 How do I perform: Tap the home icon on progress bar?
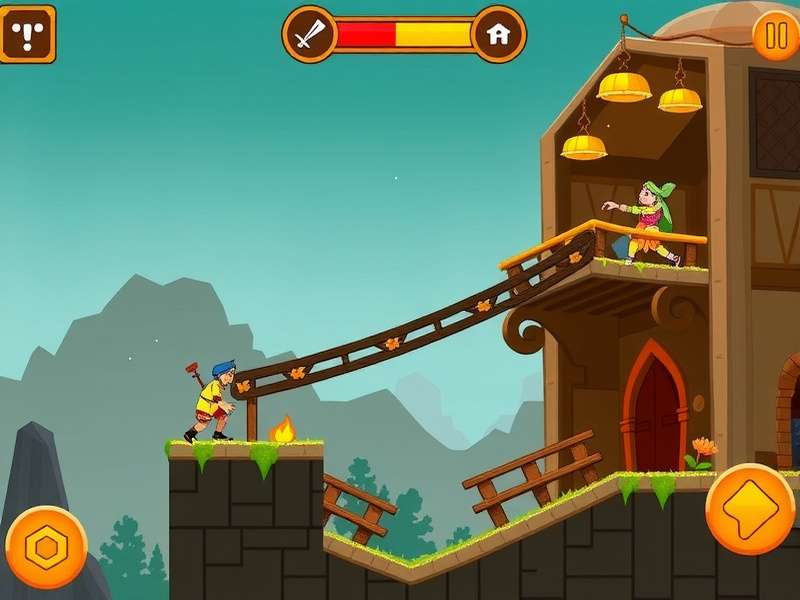tap(498, 34)
